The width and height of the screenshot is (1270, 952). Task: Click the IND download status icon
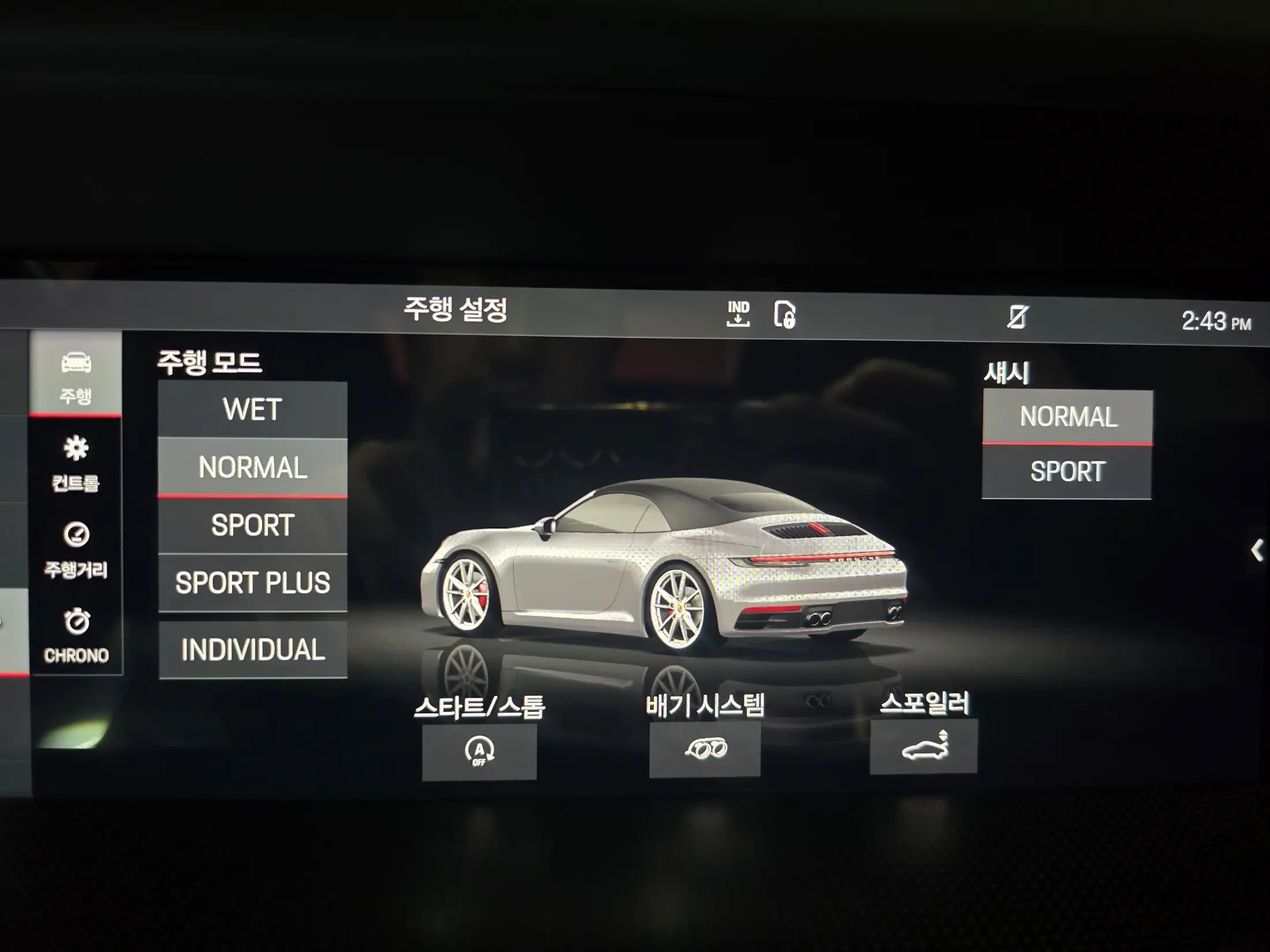pos(738,314)
